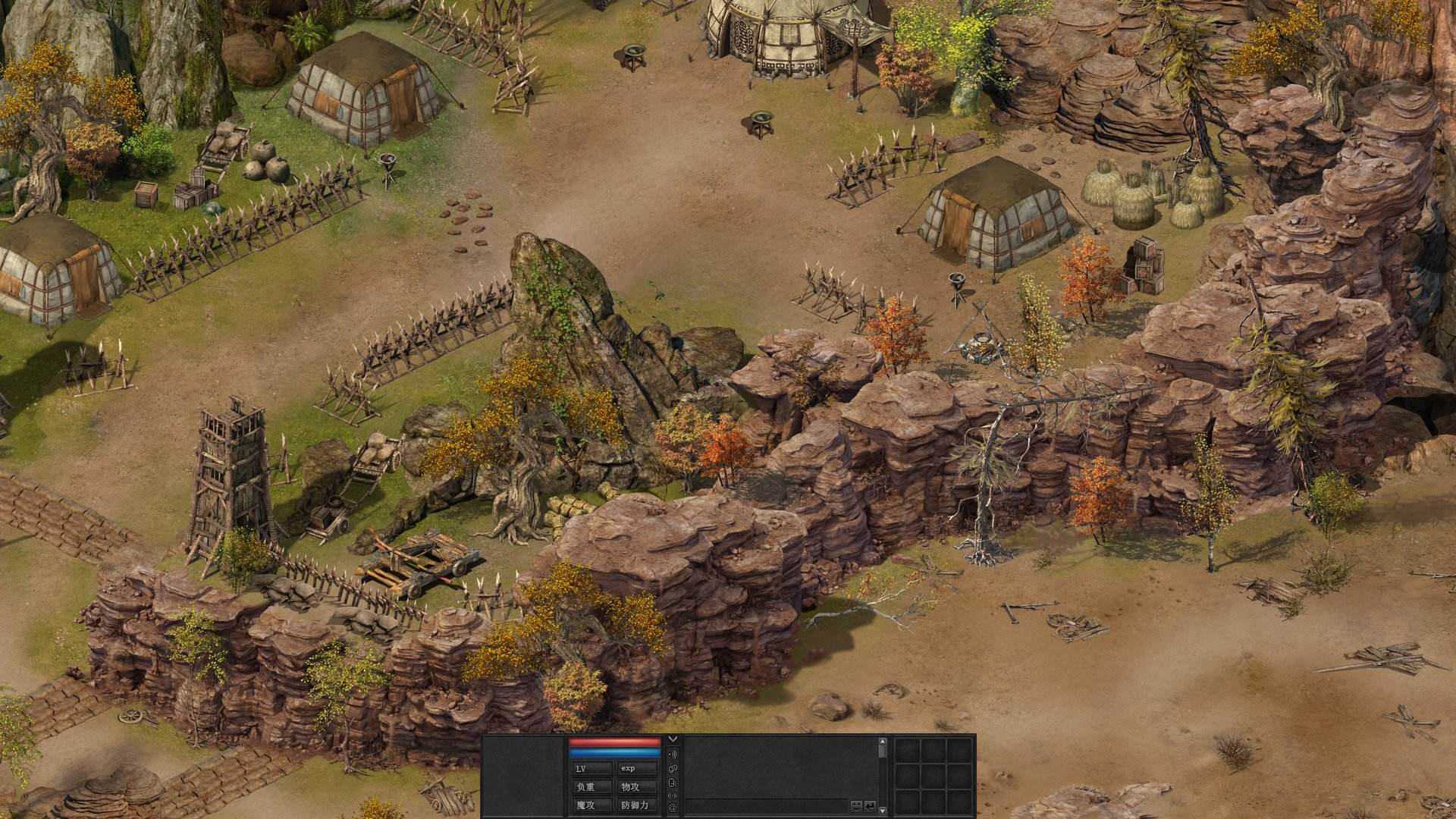Open the emoji smiley picker

856,805
